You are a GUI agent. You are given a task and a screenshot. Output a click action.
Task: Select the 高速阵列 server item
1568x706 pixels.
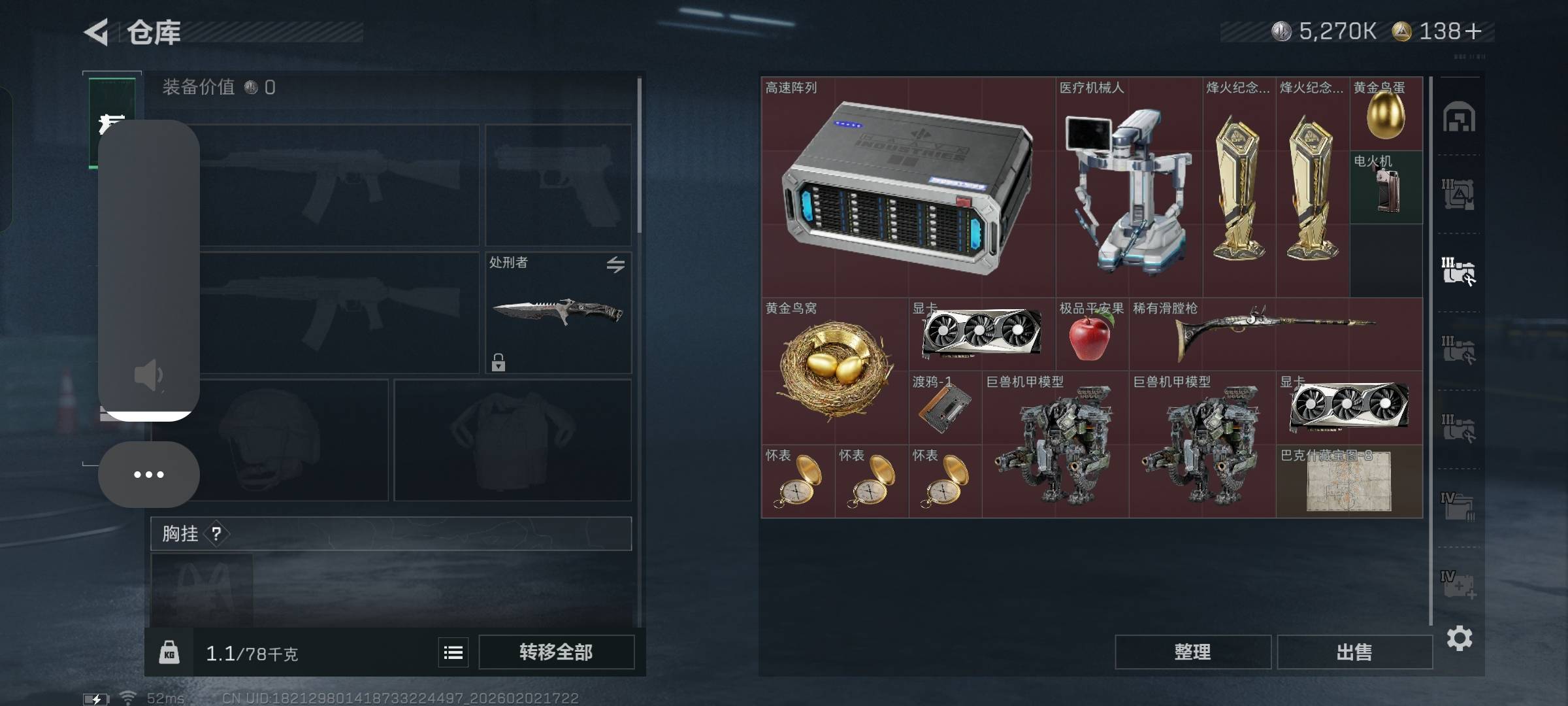coord(908,187)
